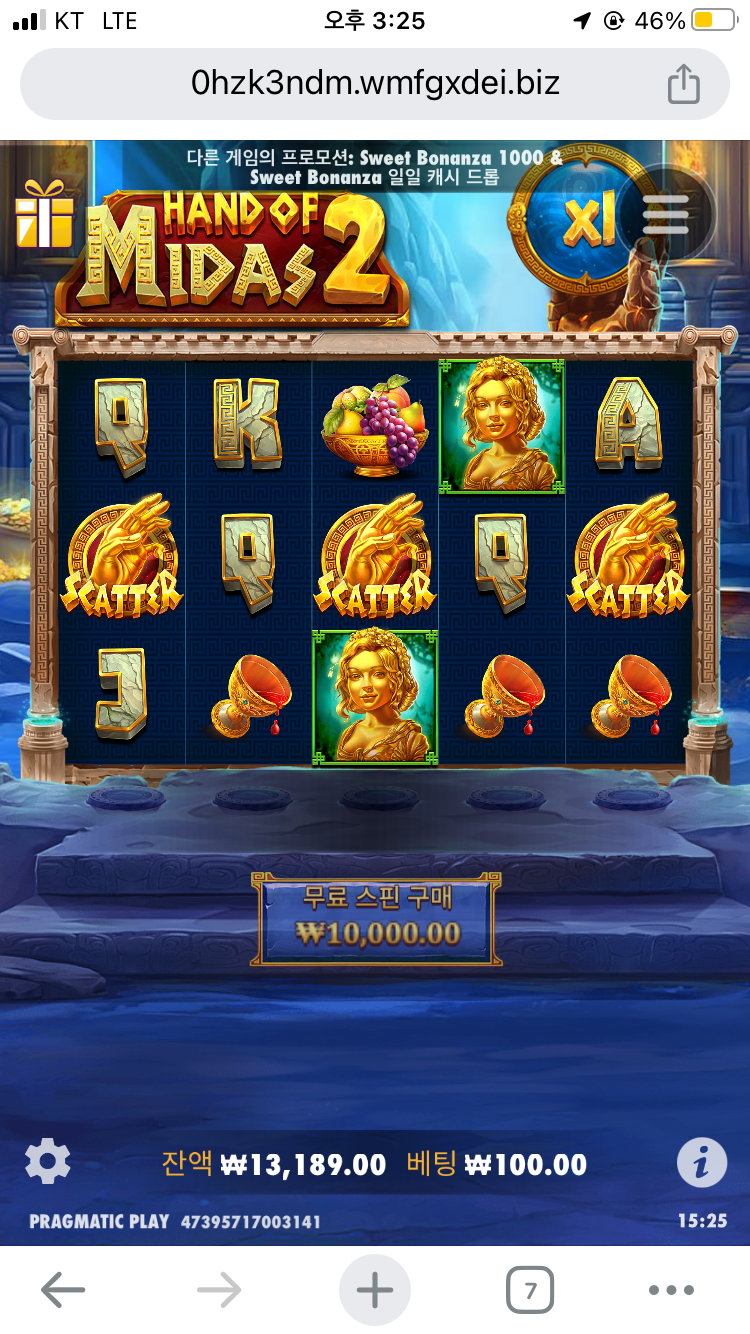Show the game info paytable
Image resolution: width=750 pixels, height=1334 pixels.
tap(702, 1162)
